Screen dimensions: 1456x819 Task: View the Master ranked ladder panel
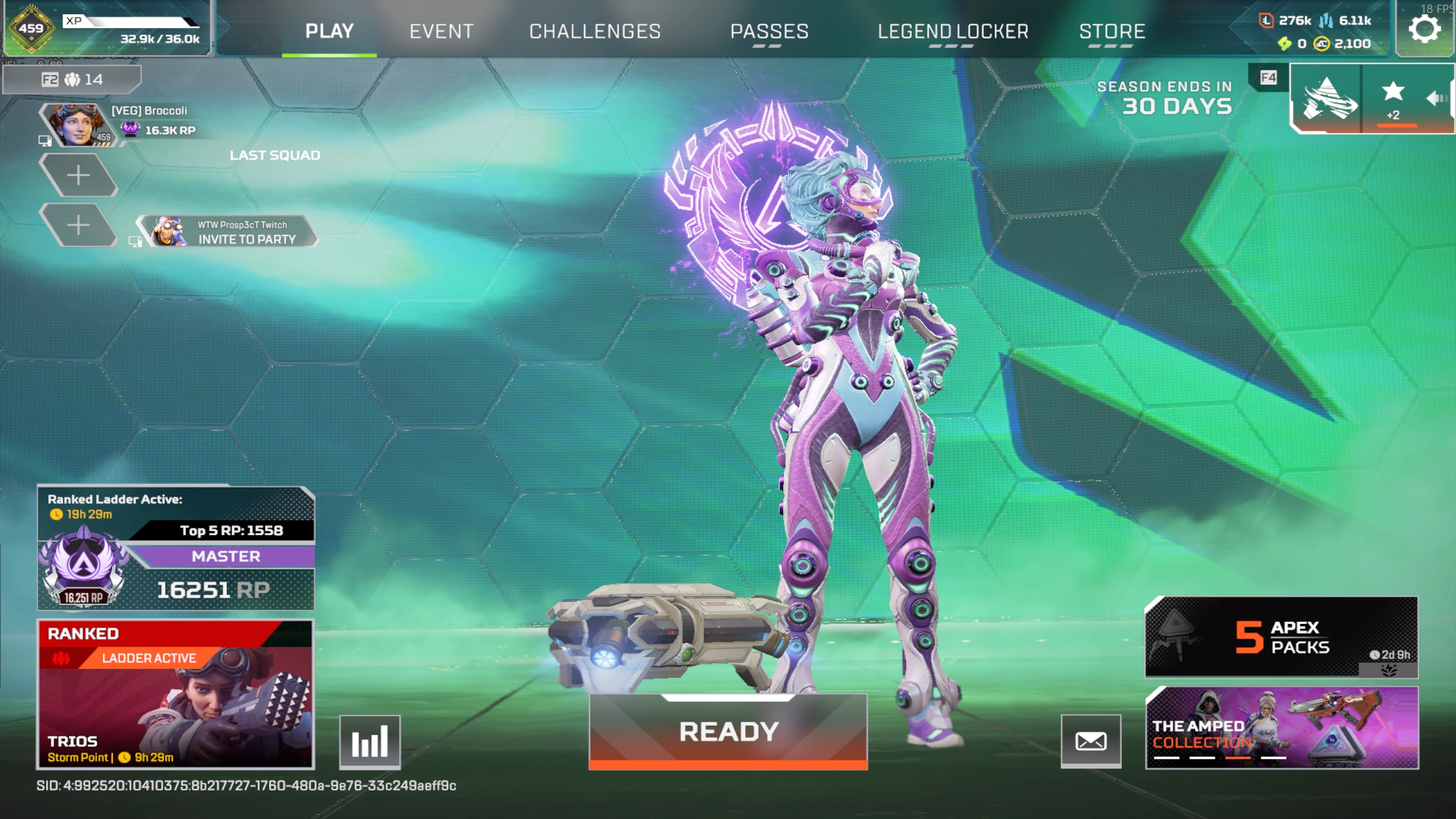pos(175,549)
